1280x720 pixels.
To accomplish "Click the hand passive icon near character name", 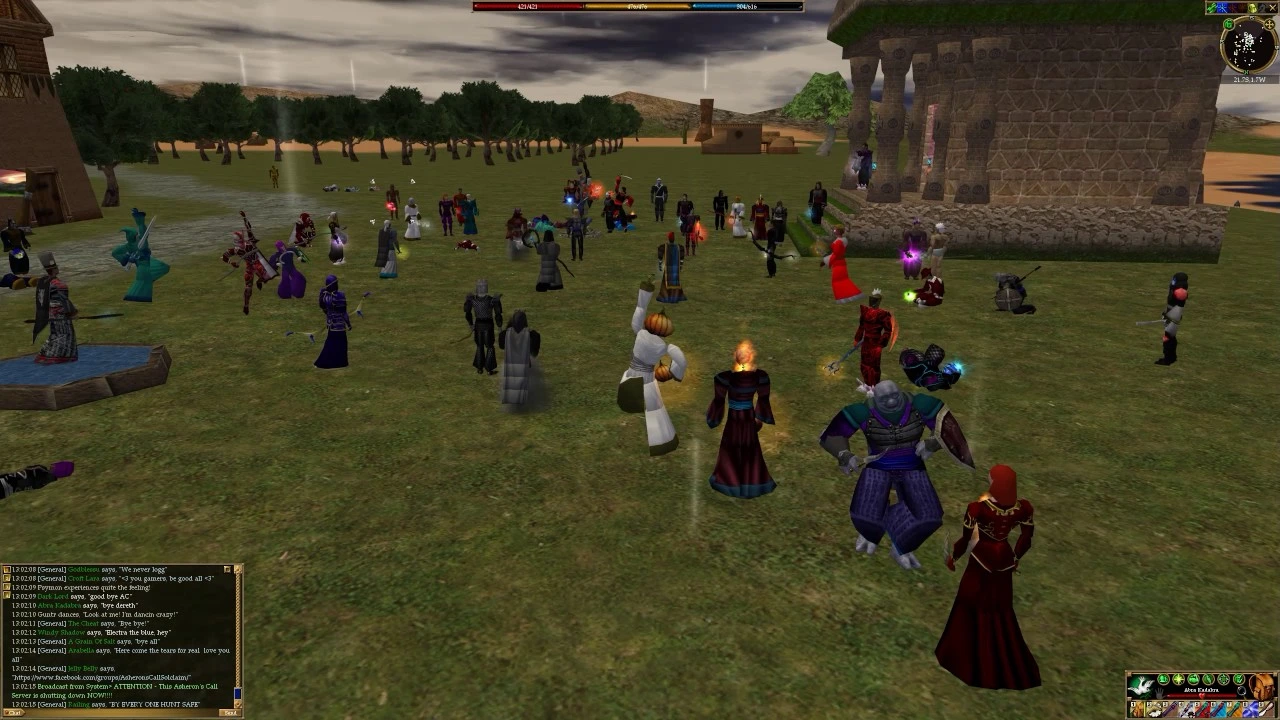I will [1159, 692].
